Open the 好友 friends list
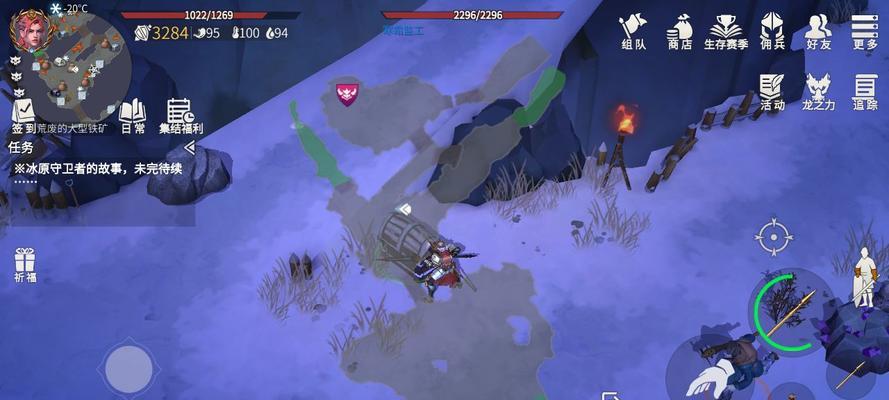This screenshot has width=889, height=400. pyautogui.click(x=818, y=31)
